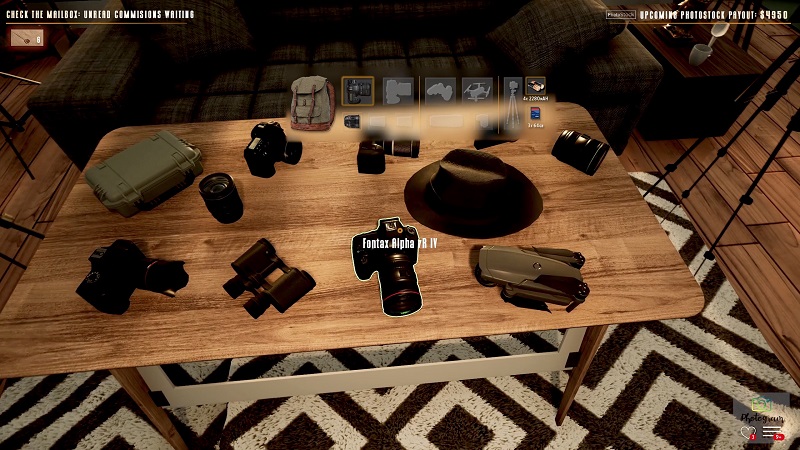Open the mailbox commissions notification icon
This screenshot has height=450, width=800.
click(26, 39)
